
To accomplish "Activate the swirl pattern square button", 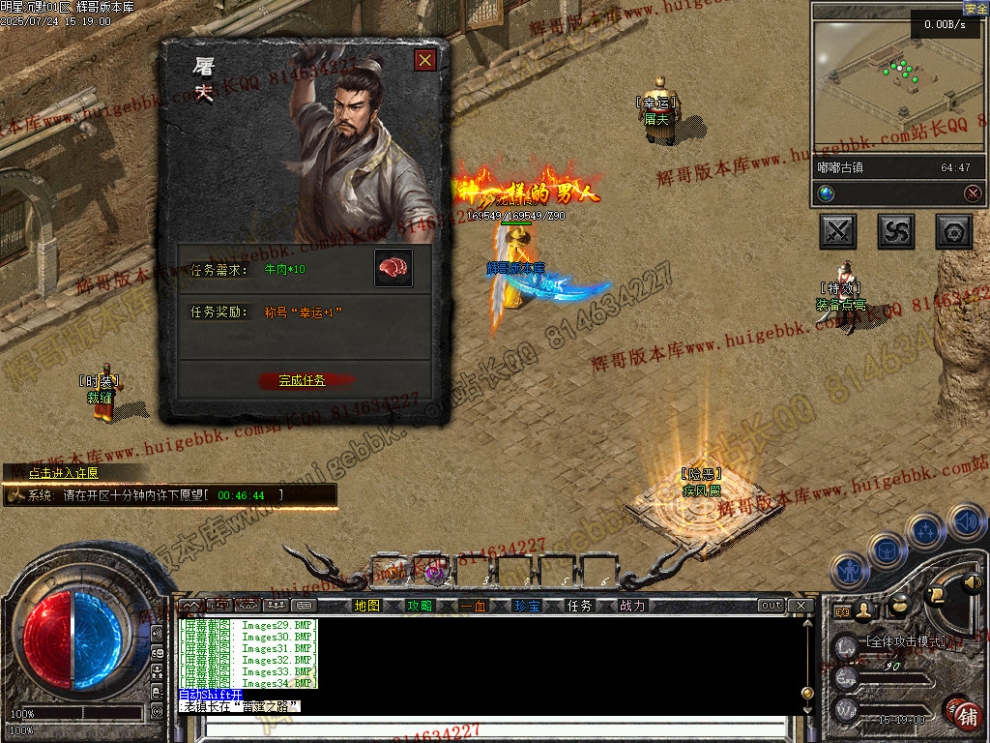I will coord(896,232).
